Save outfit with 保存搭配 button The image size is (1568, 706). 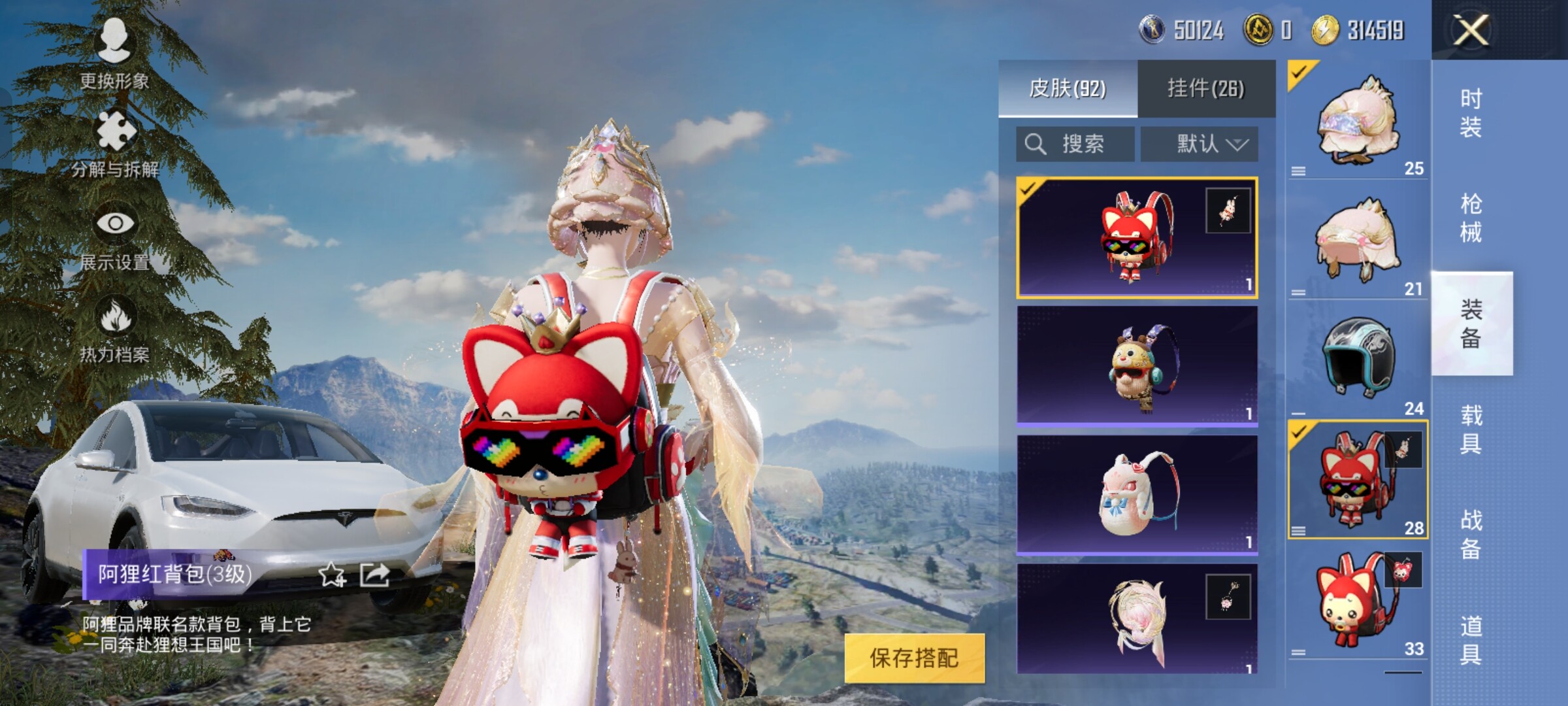point(914,658)
